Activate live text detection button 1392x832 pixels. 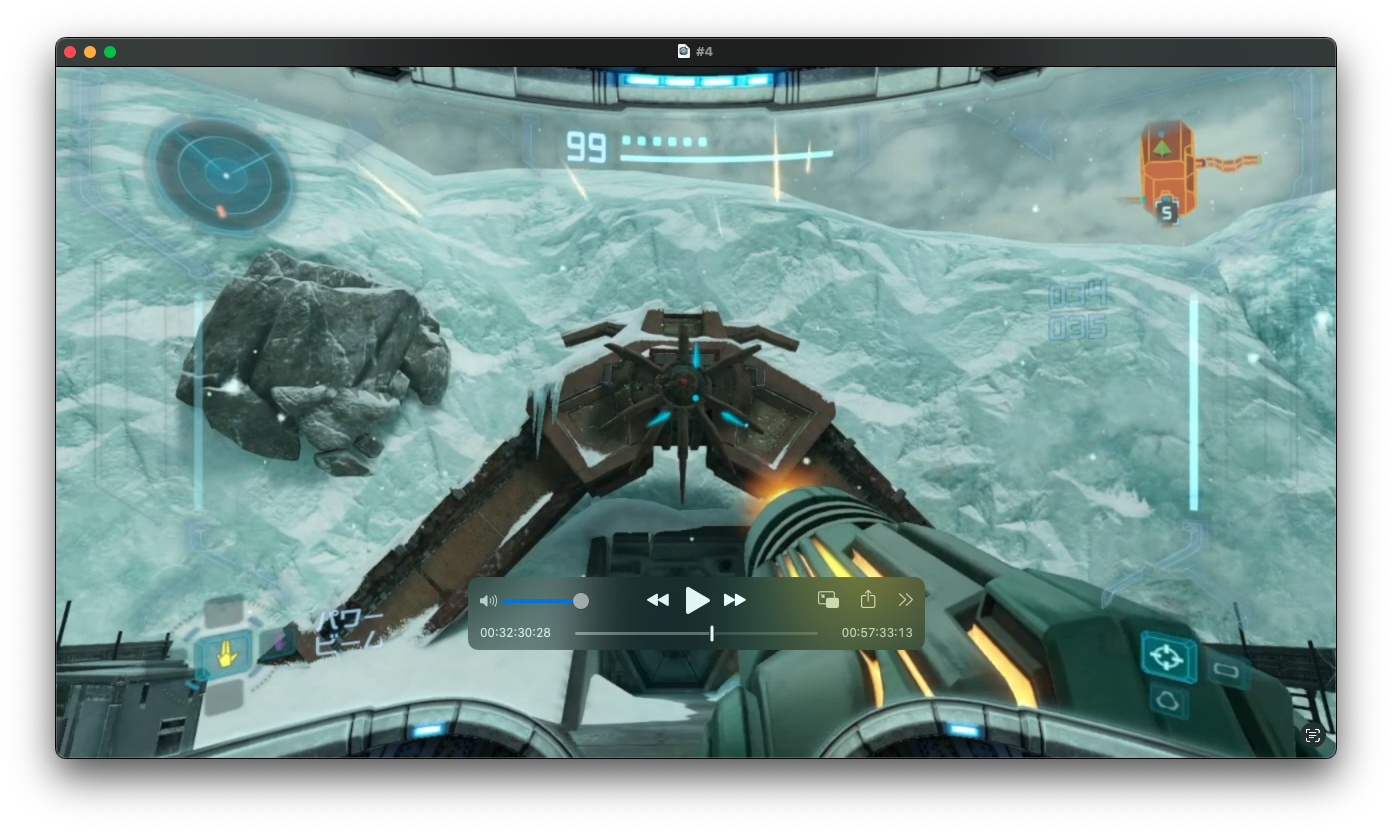click(x=1313, y=736)
